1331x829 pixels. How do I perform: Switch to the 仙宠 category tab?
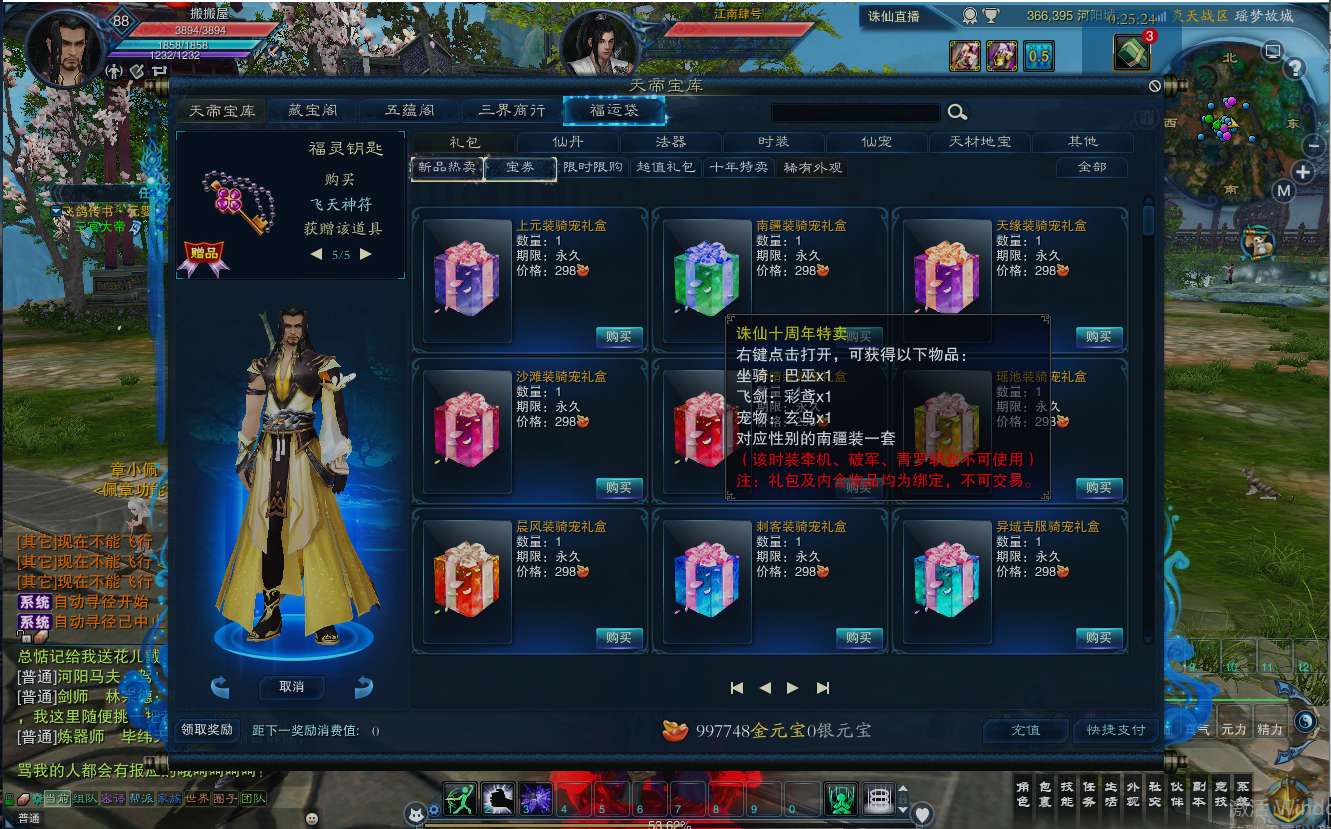coord(876,142)
